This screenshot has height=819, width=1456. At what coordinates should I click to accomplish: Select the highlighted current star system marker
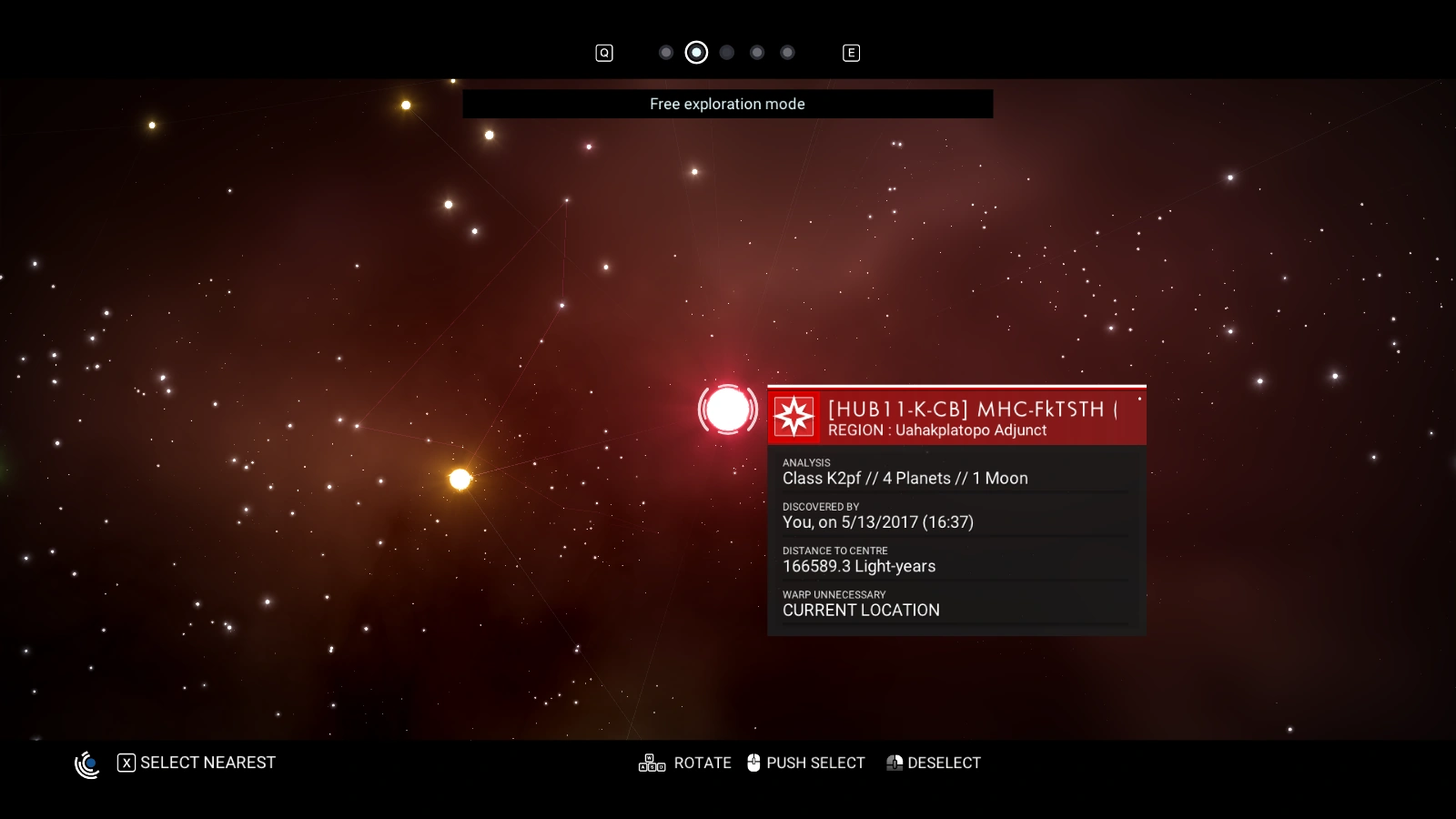click(x=728, y=409)
